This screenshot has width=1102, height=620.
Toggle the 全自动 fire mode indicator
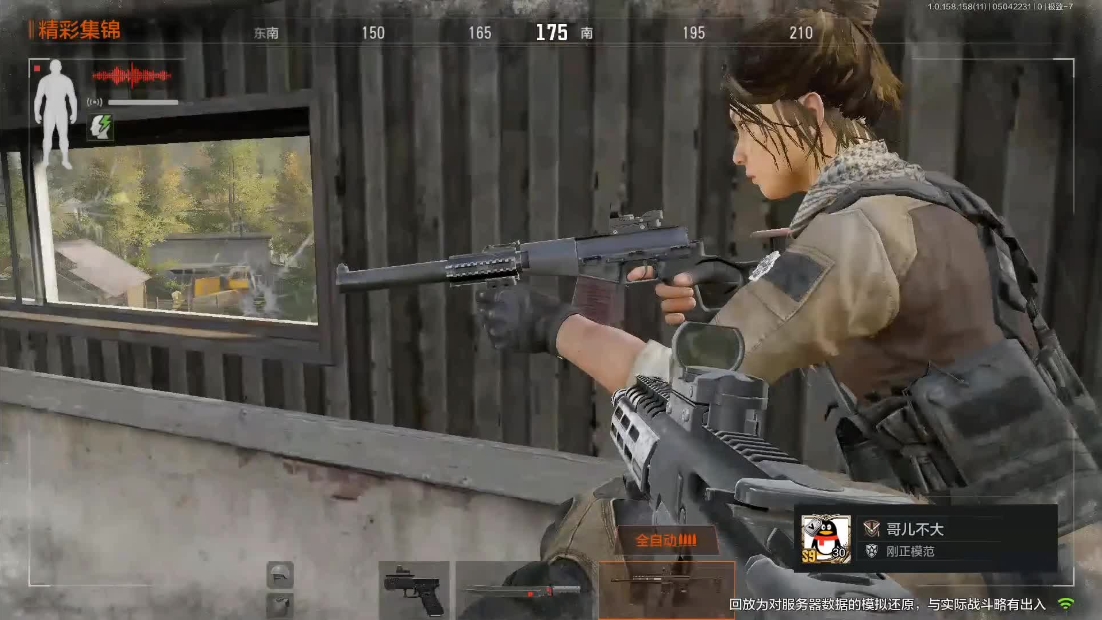(x=666, y=540)
